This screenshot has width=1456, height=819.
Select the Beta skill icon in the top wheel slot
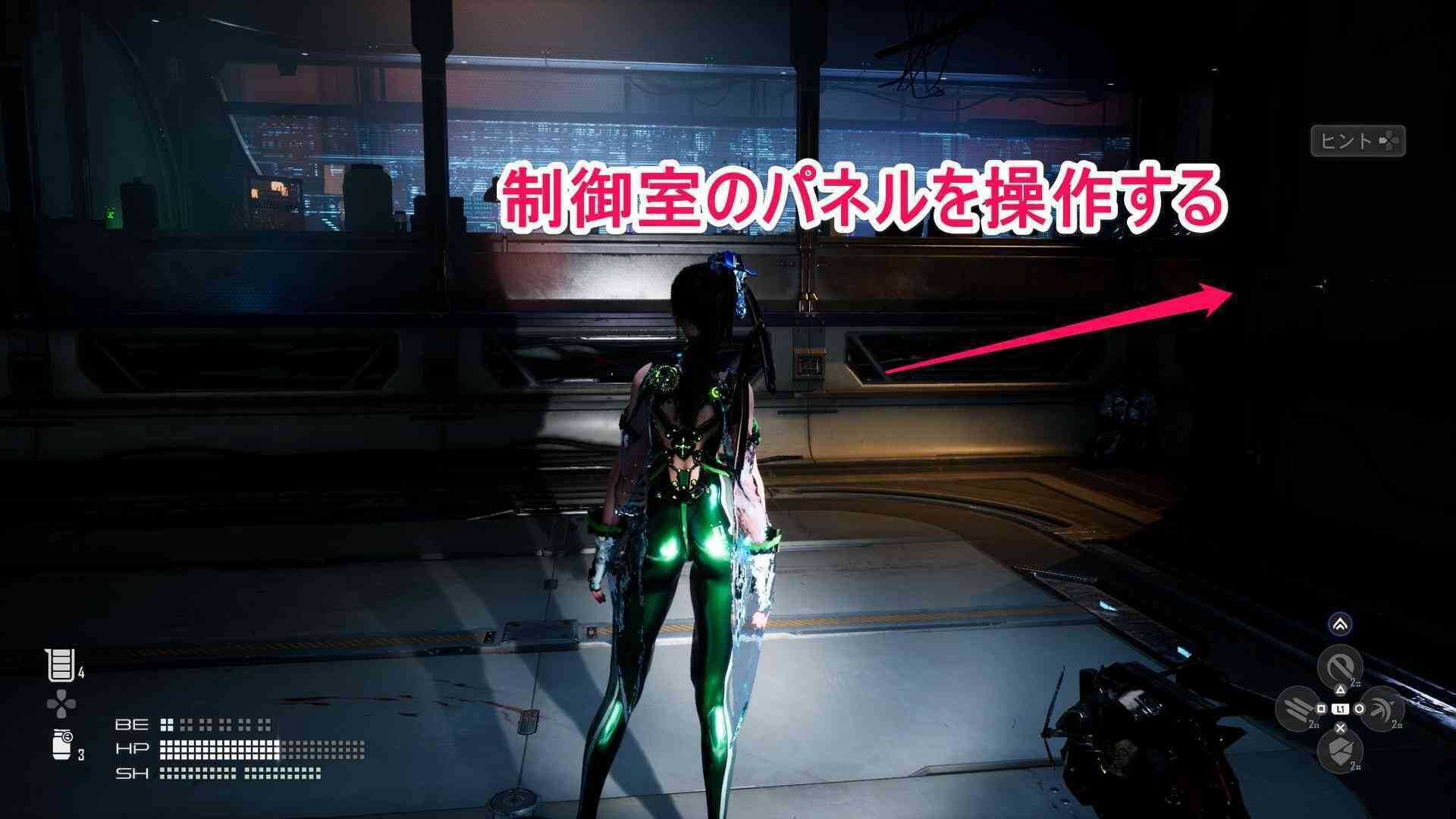point(1340,666)
